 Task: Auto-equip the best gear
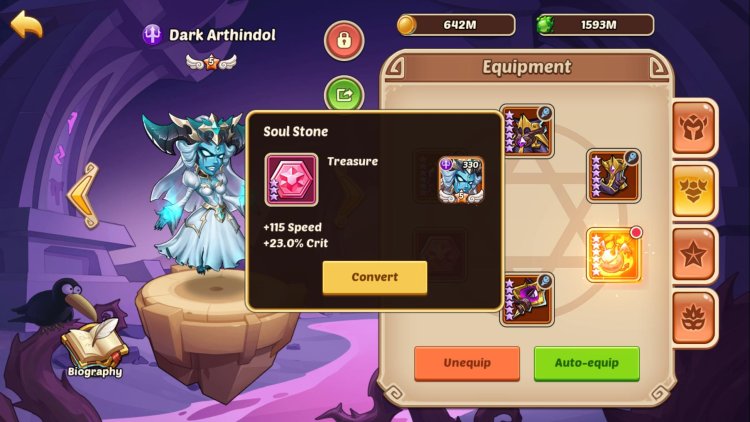tap(586, 362)
